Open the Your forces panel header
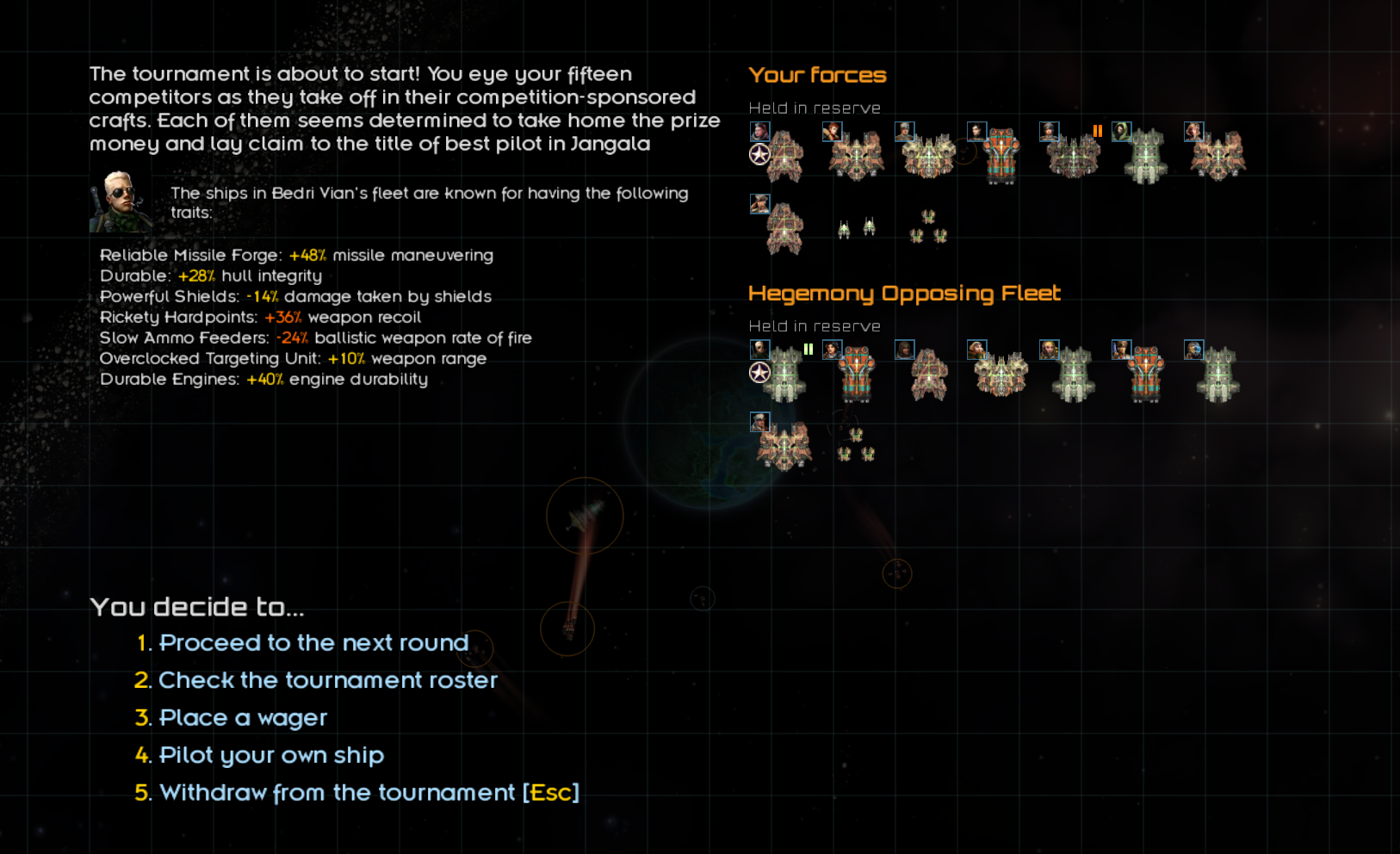Screen dimensions: 1400x854 click(816, 75)
